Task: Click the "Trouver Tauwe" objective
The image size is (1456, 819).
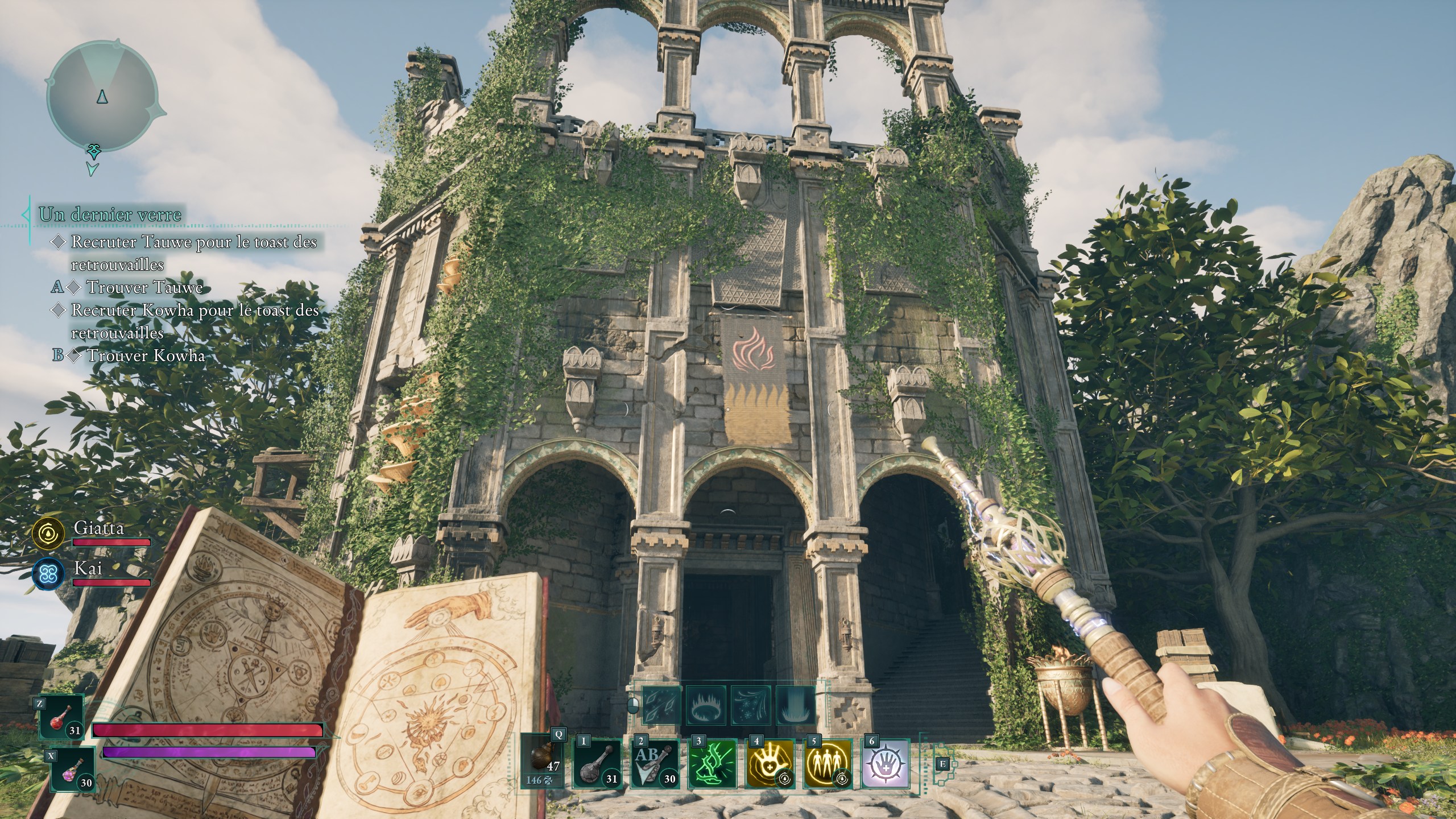Action: click(x=144, y=287)
